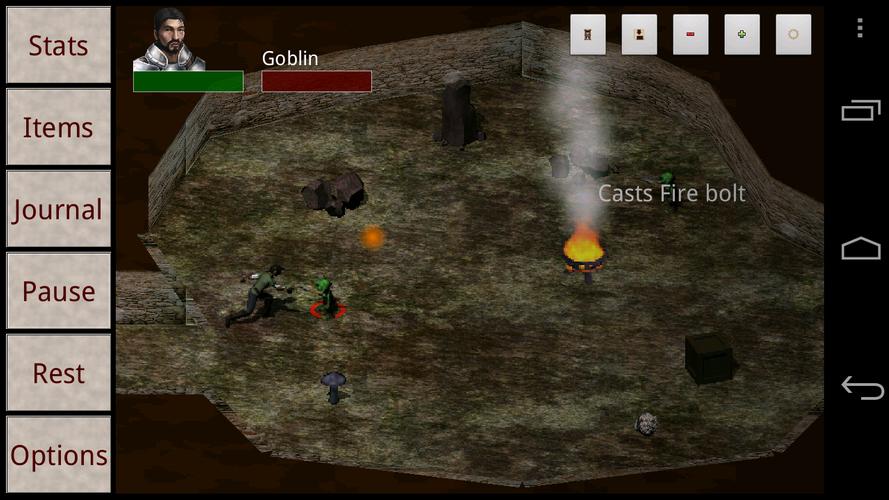Open the Stats screen
889x500 pixels.
point(58,46)
